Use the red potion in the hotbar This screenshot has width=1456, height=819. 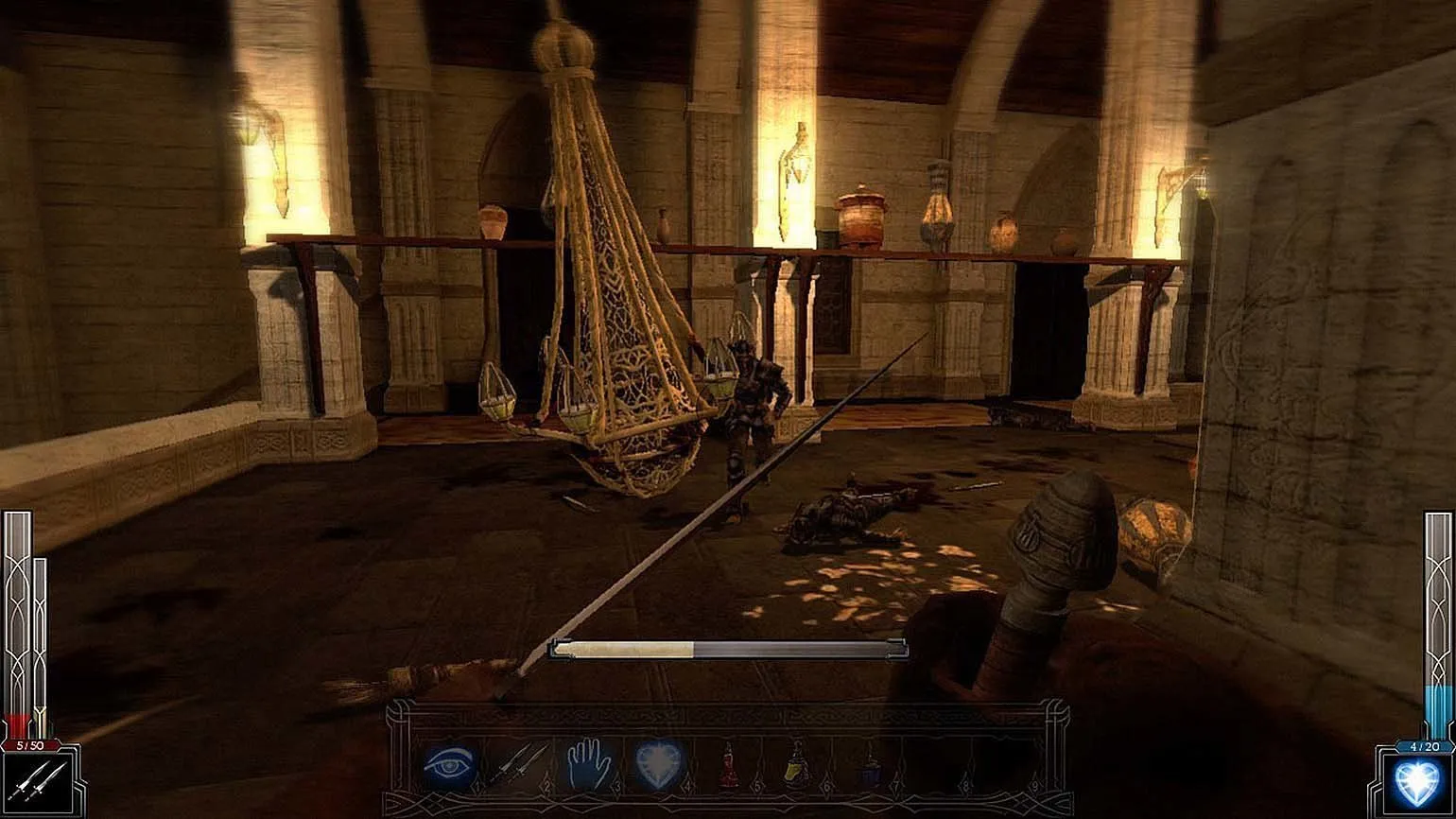coord(728,764)
